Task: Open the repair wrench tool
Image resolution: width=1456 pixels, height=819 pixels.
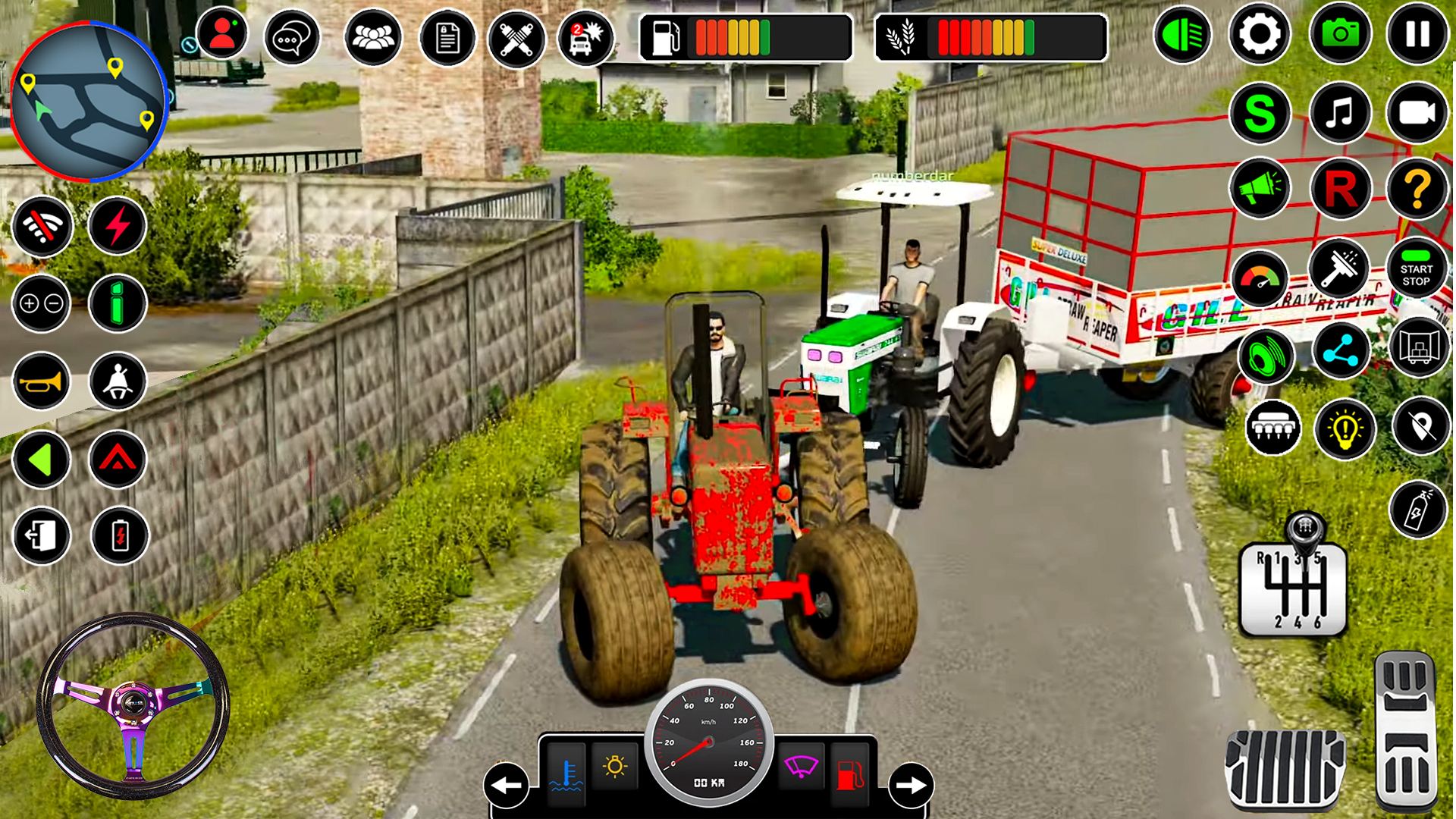Action: click(x=516, y=37)
